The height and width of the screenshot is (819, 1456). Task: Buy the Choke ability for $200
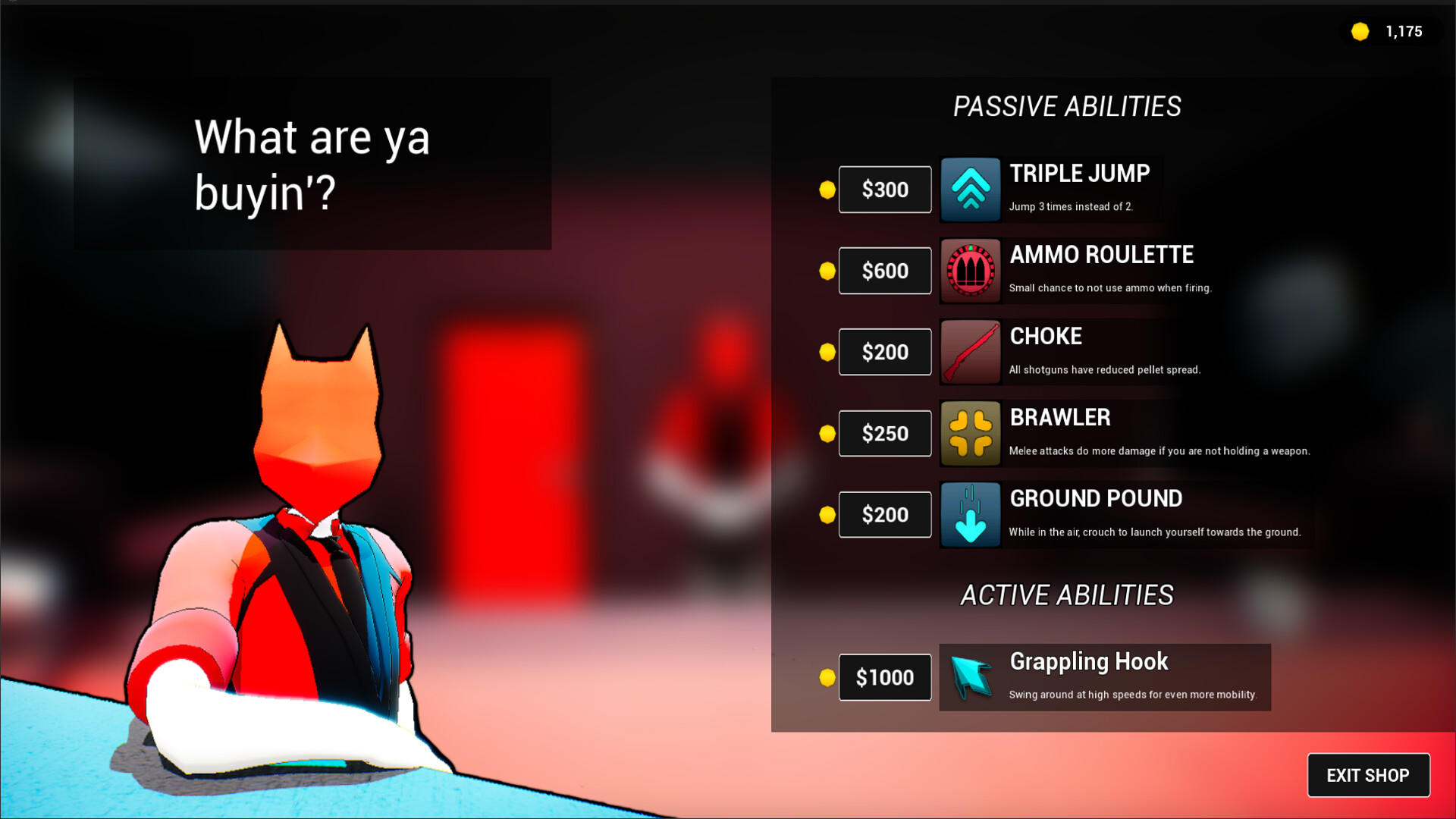tap(884, 352)
